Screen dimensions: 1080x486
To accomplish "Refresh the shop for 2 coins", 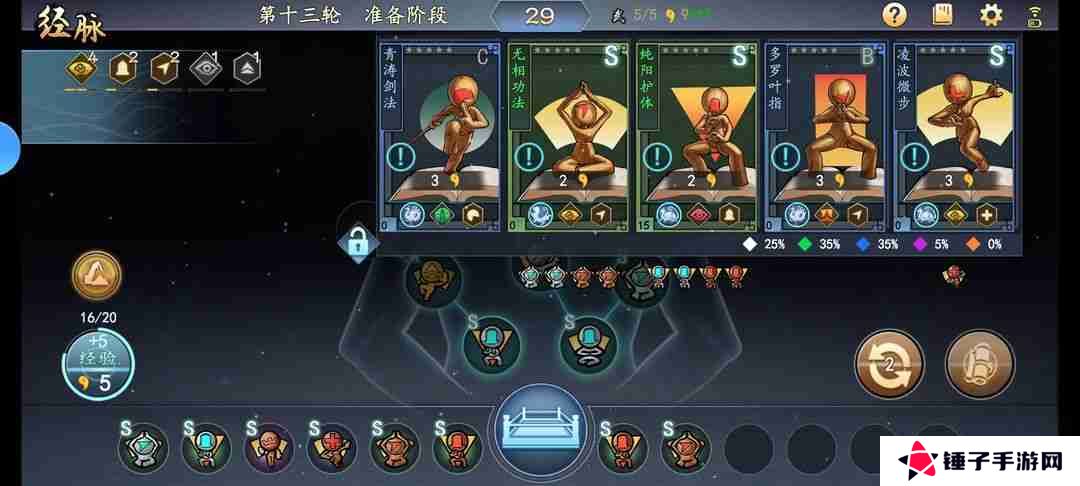I will click(889, 363).
